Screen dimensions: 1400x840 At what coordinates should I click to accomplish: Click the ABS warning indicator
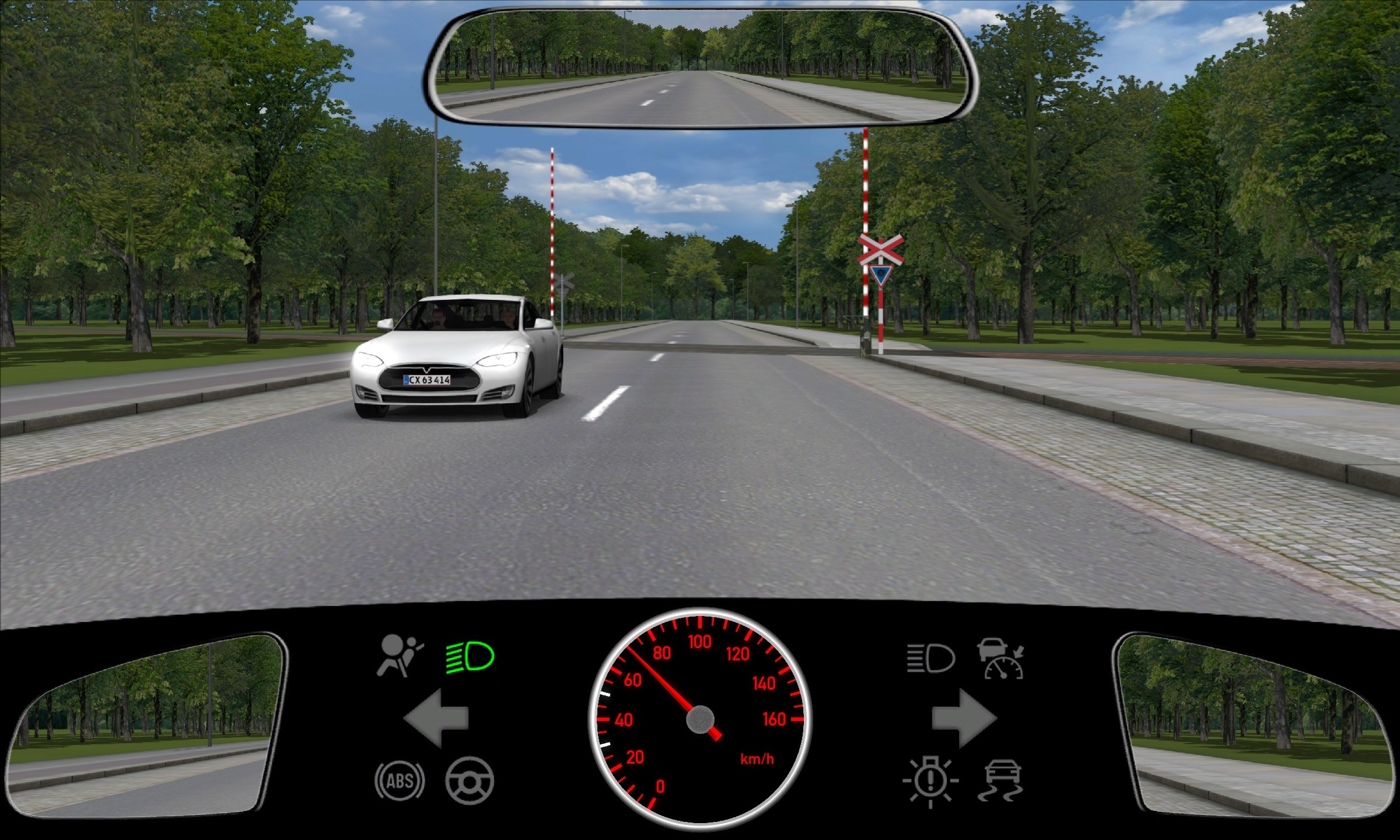pyautogui.click(x=400, y=780)
